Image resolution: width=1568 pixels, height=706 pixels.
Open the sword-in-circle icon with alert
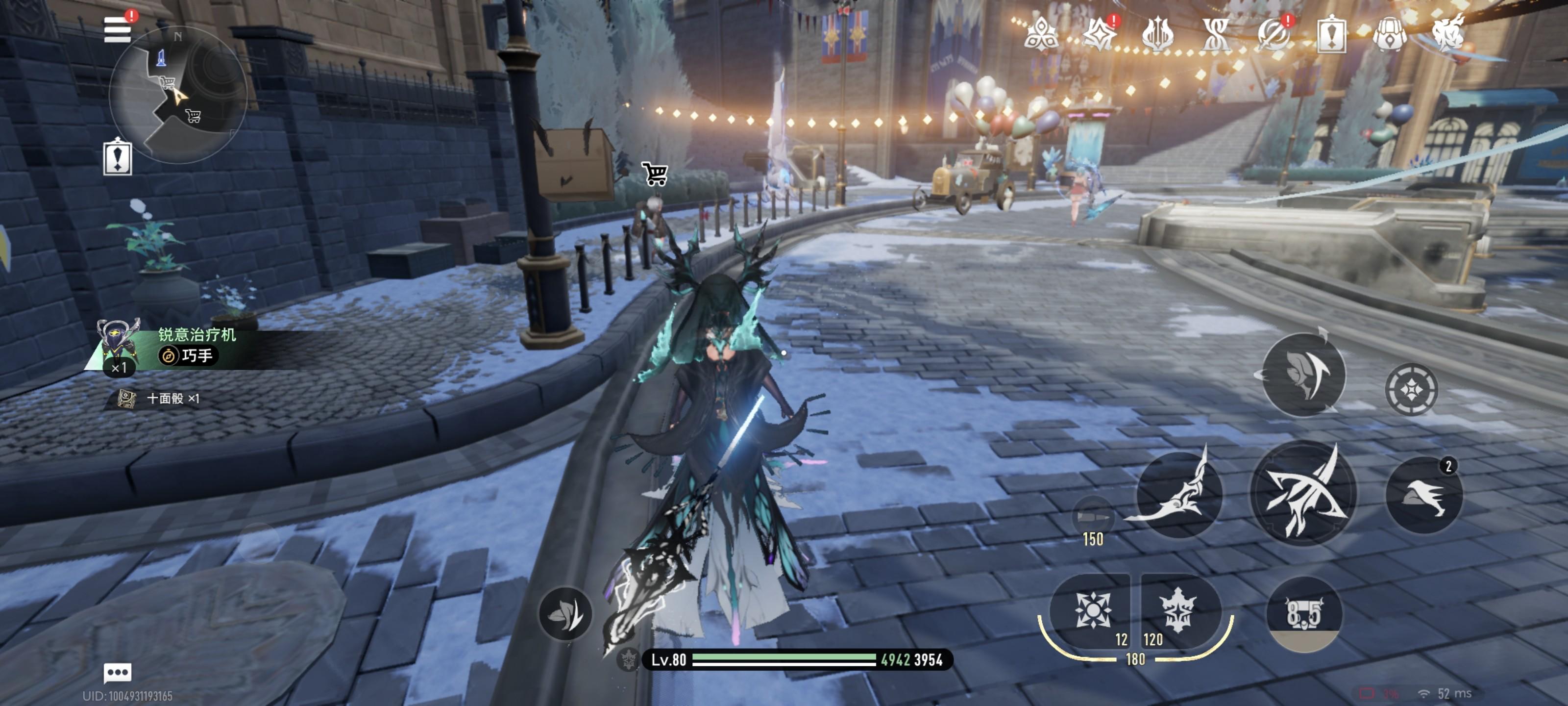point(1273,34)
